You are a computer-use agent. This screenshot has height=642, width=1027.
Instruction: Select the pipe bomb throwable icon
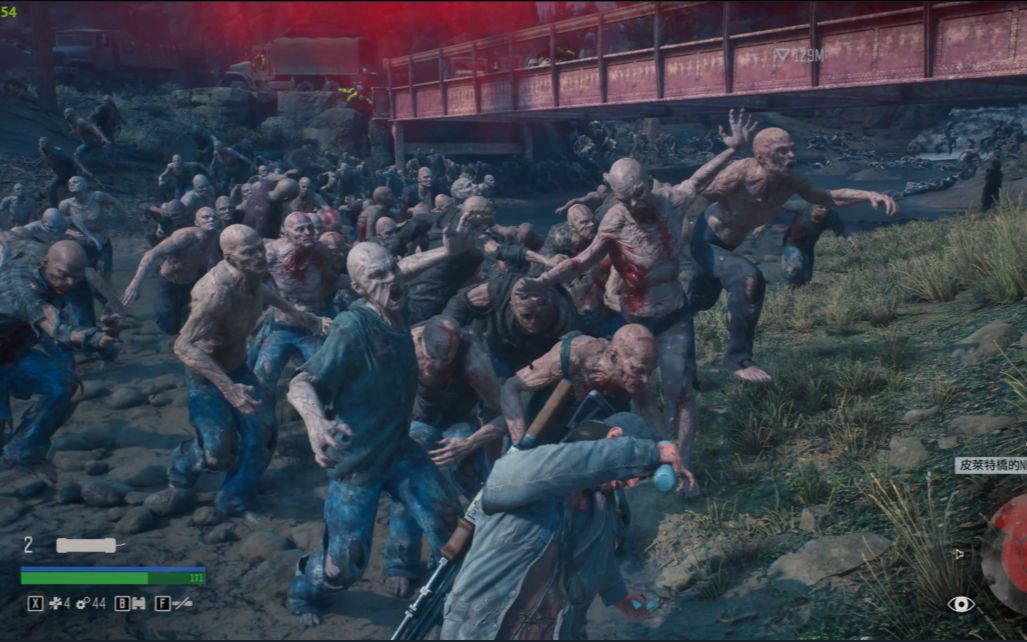(88, 545)
